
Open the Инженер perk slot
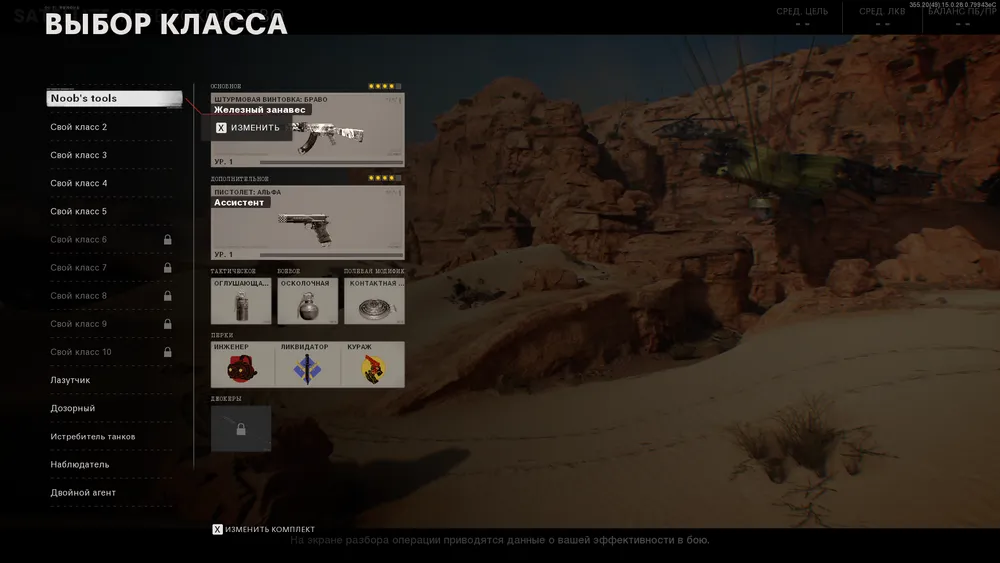click(x=242, y=365)
